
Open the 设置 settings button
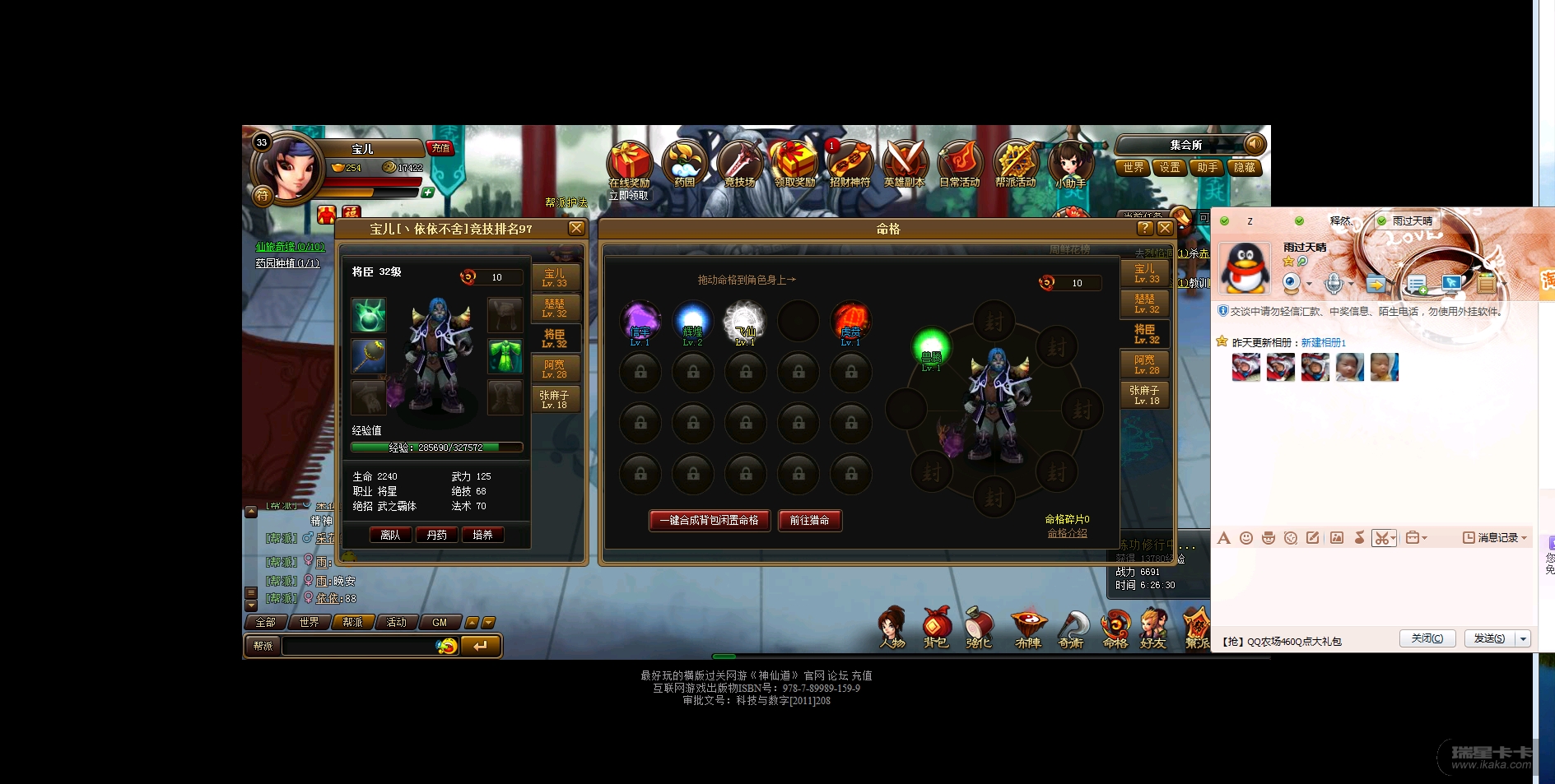1170,167
